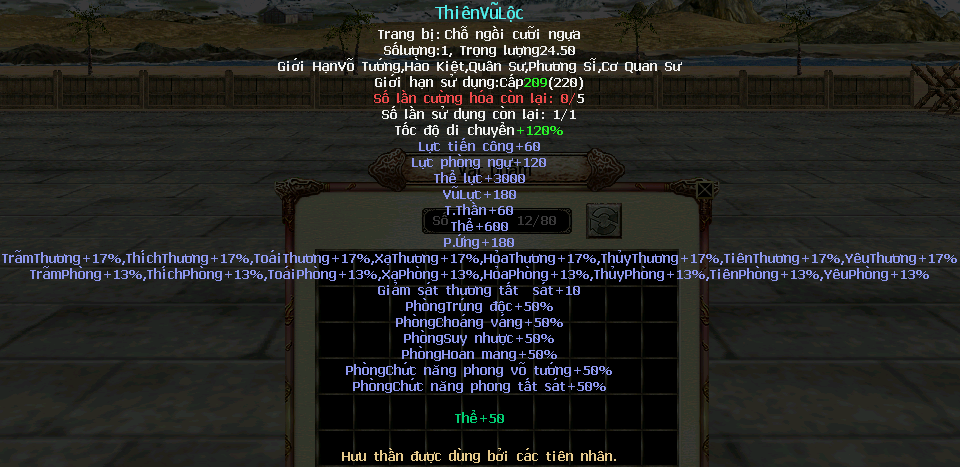Close the inventory panel with the X
Image resolution: width=960 pixels, height=467 pixels.
[705, 188]
